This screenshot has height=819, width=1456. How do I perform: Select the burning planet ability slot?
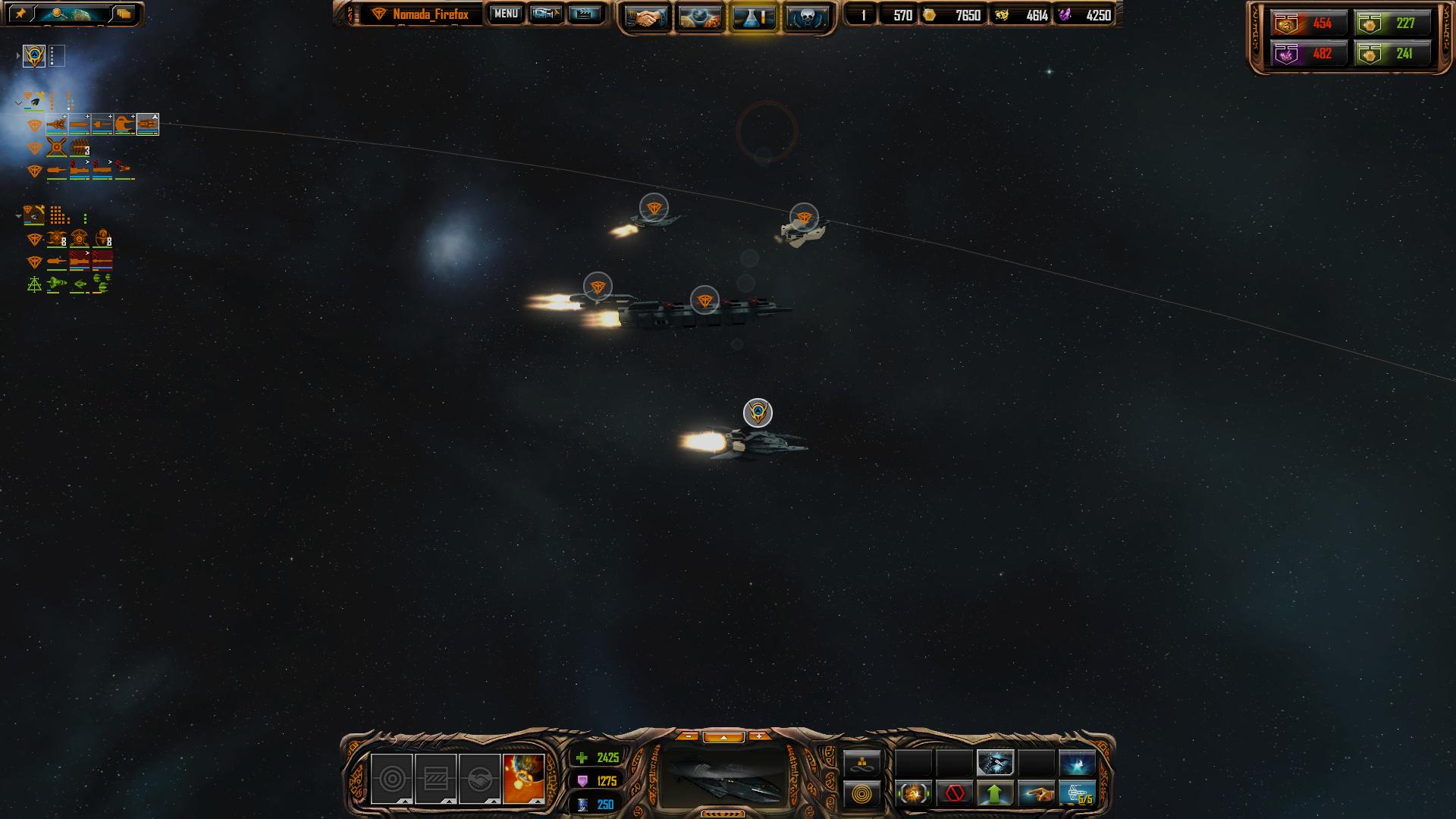523,778
